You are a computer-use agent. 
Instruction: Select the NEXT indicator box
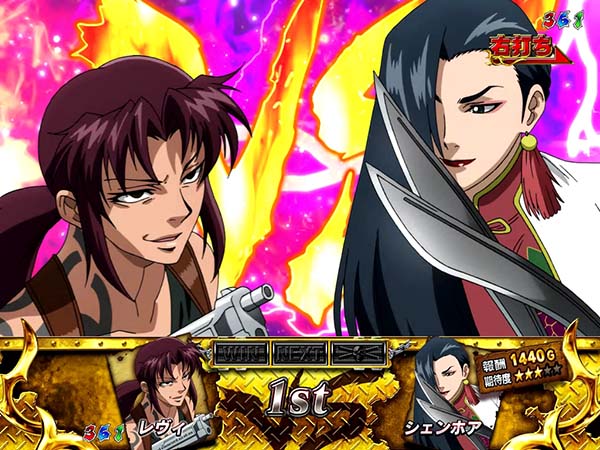(296, 353)
